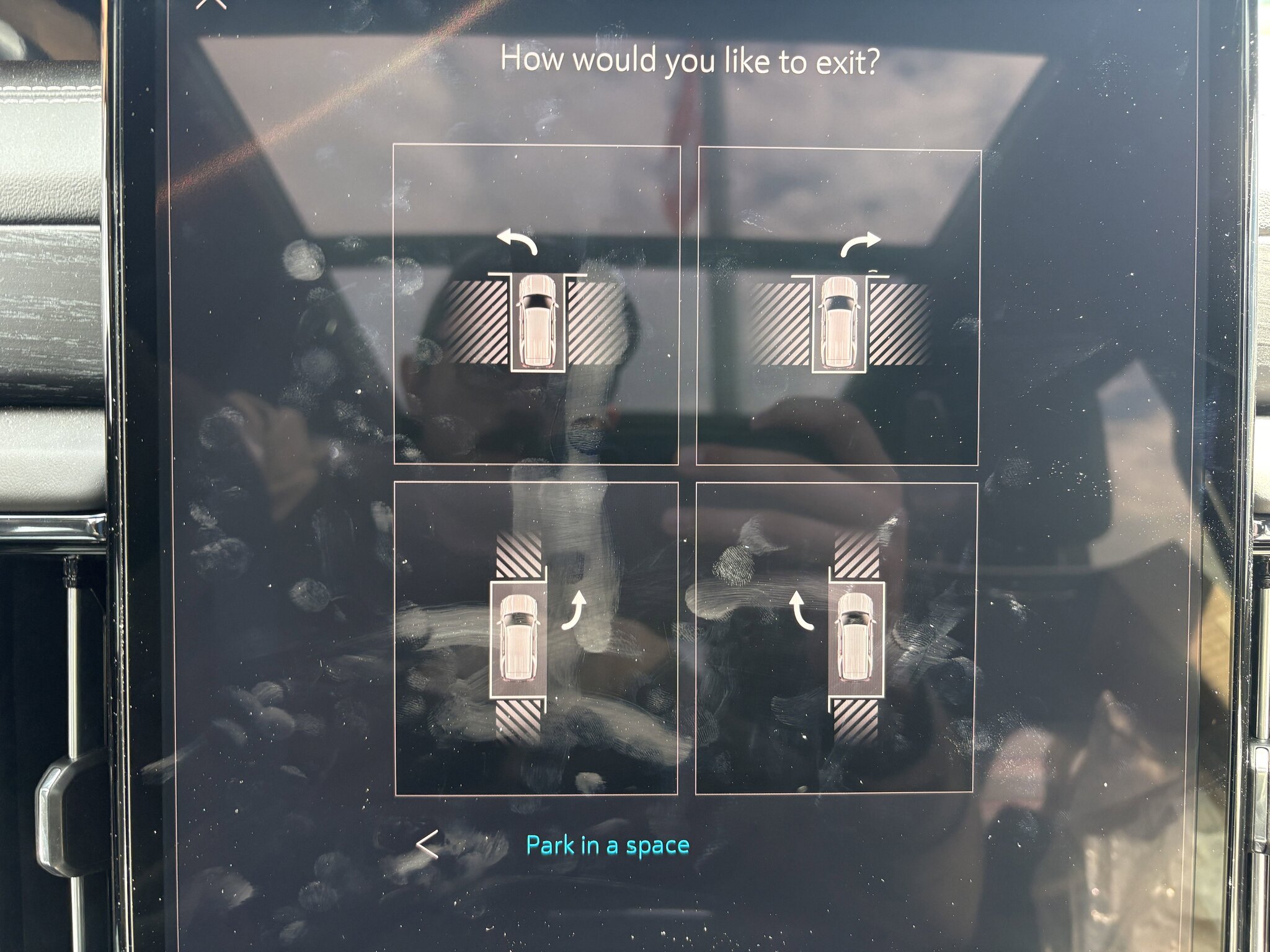Select parallel exit pulling out to the right
The height and width of the screenshot is (952, 1270).
tap(536, 638)
